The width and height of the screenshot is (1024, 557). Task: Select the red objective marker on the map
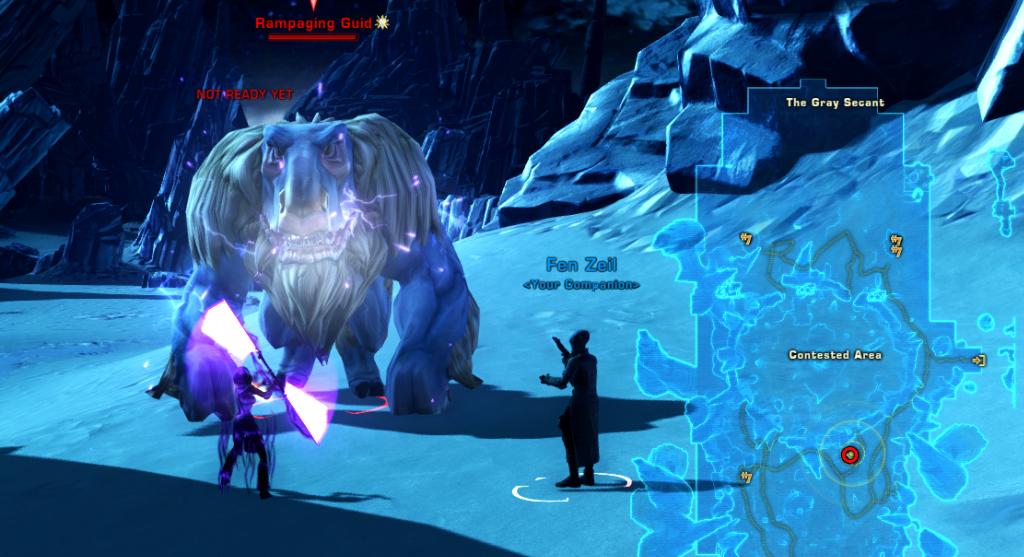pyautogui.click(x=850, y=455)
